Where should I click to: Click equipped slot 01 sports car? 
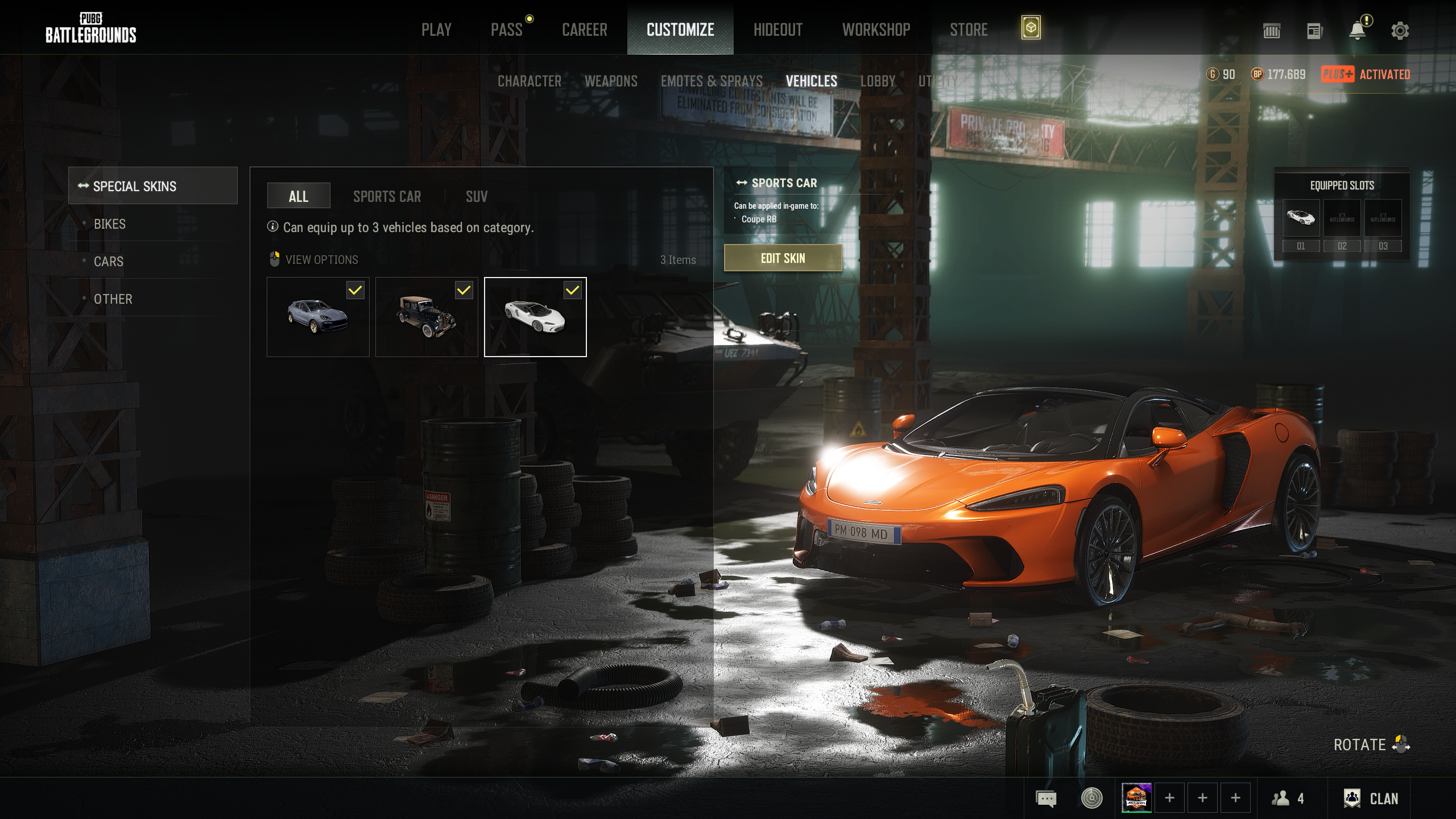[x=1301, y=218]
